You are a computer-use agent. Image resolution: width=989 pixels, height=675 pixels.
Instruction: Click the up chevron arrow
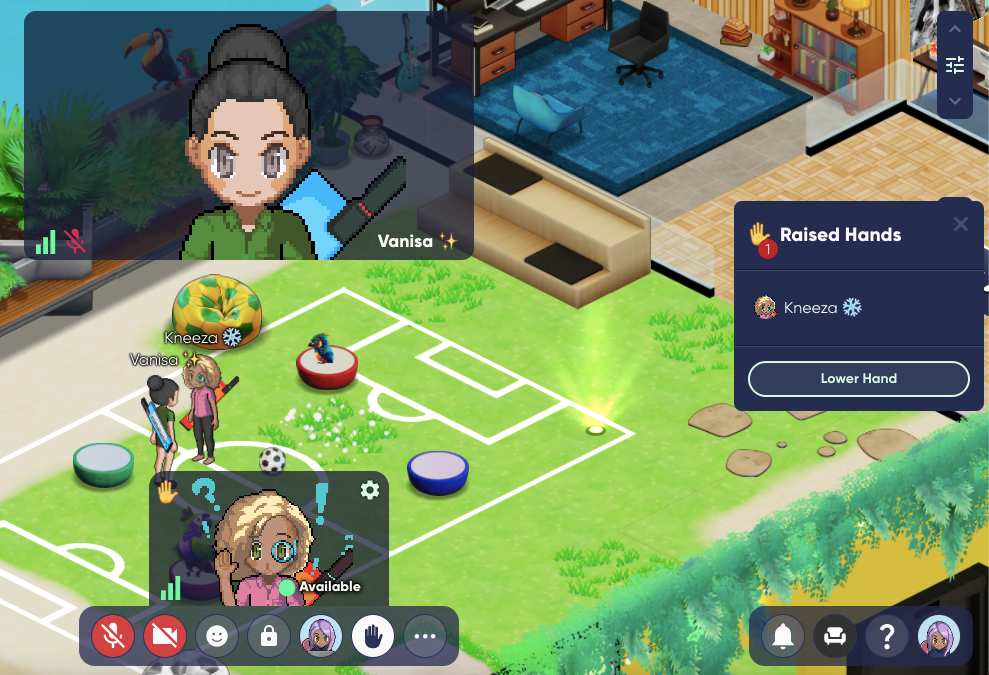tap(955, 30)
